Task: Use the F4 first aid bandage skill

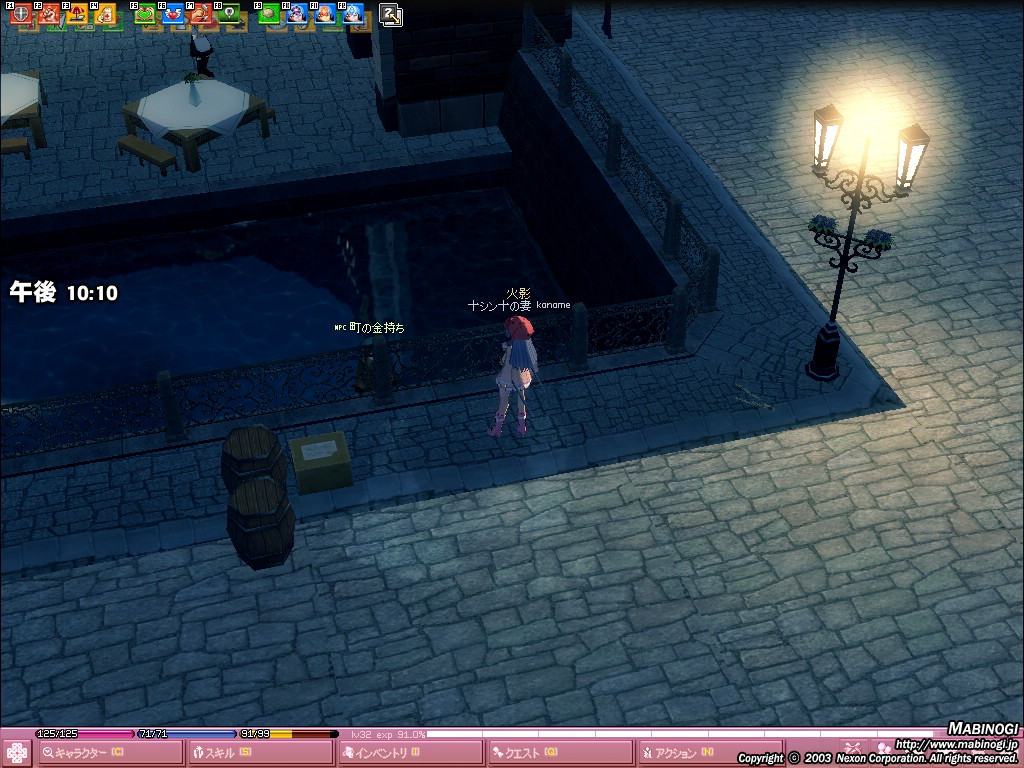Action: 105,15
